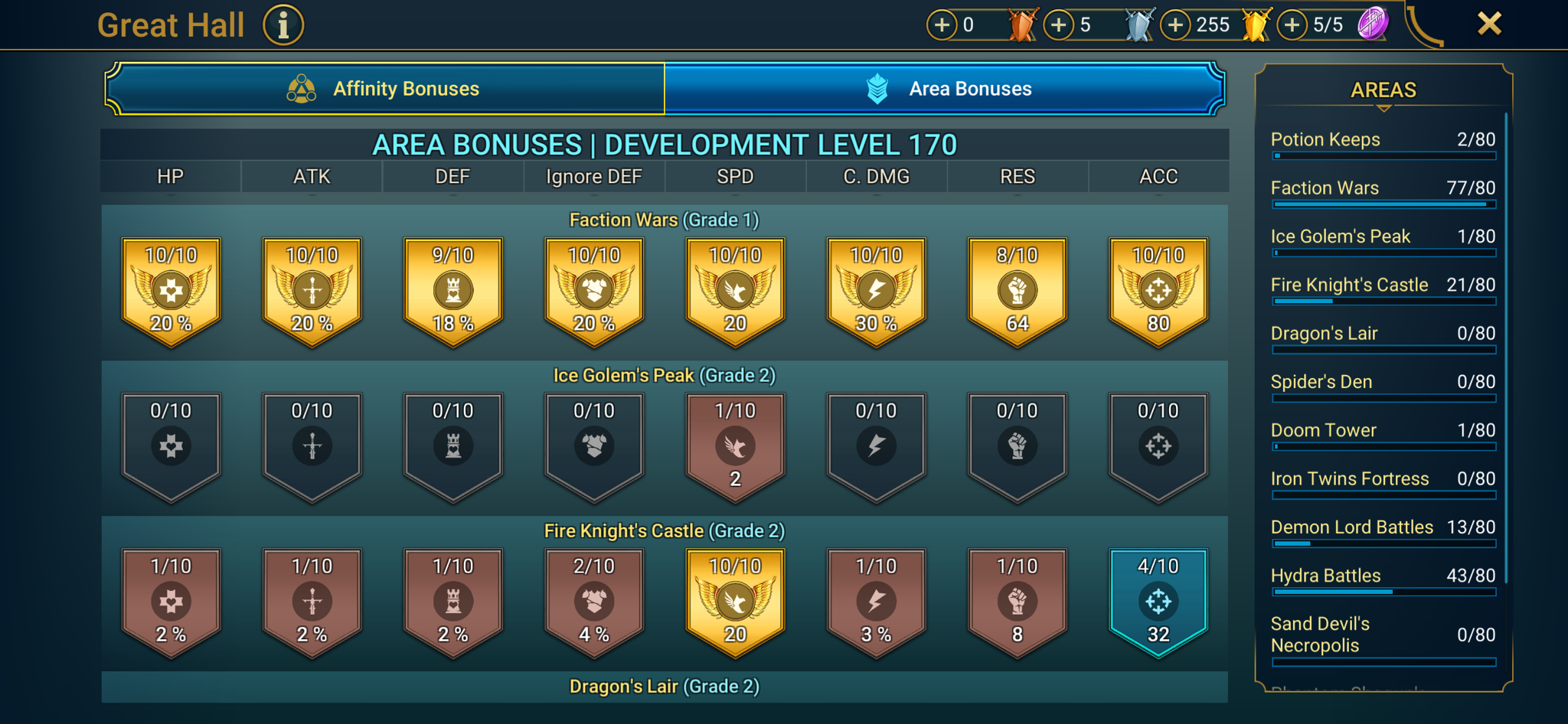Select Hydra Battles in the Areas list
This screenshot has height=724, width=1568.
1327,576
